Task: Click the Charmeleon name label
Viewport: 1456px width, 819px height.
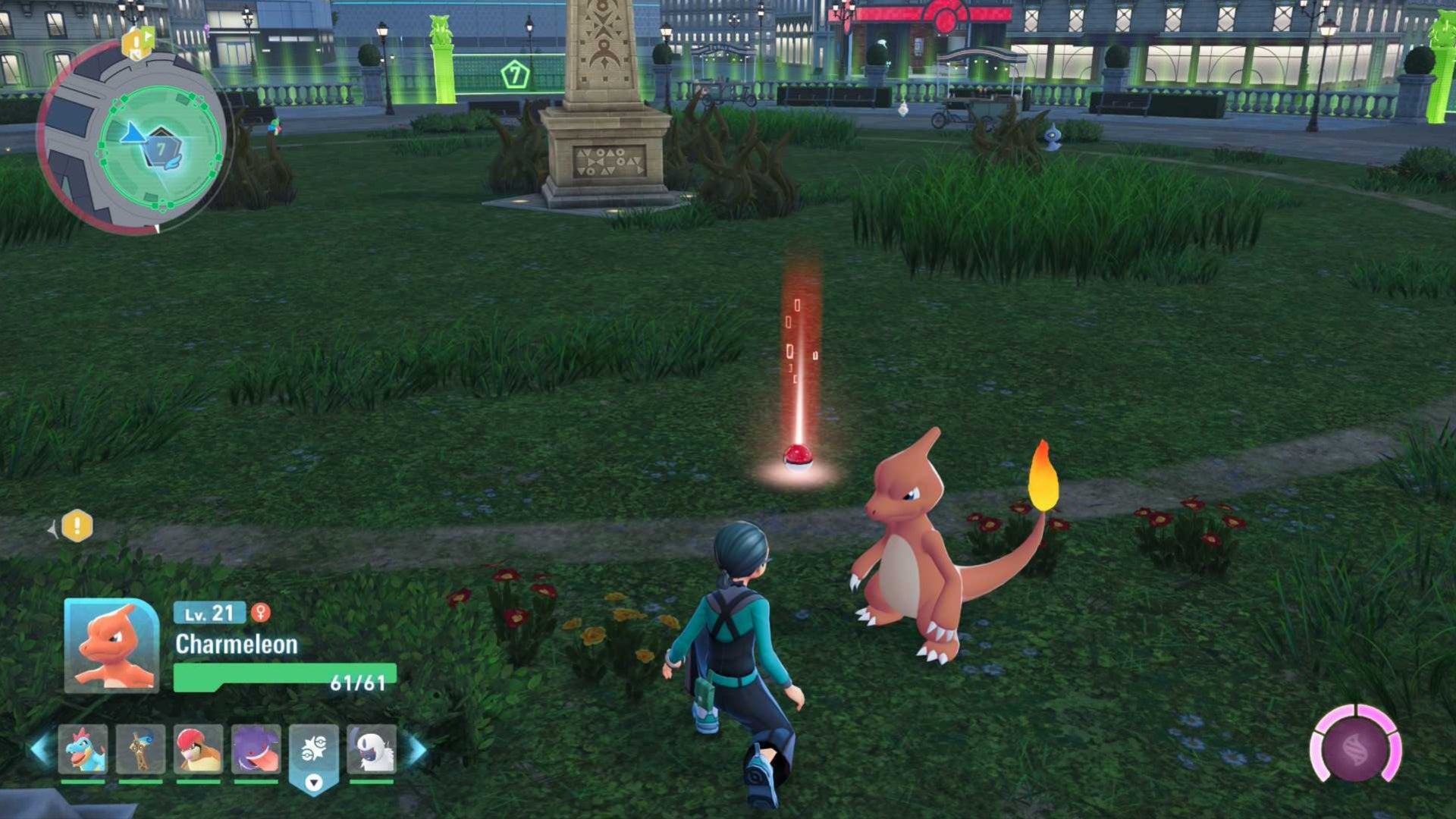Action: pyautogui.click(x=237, y=645)
